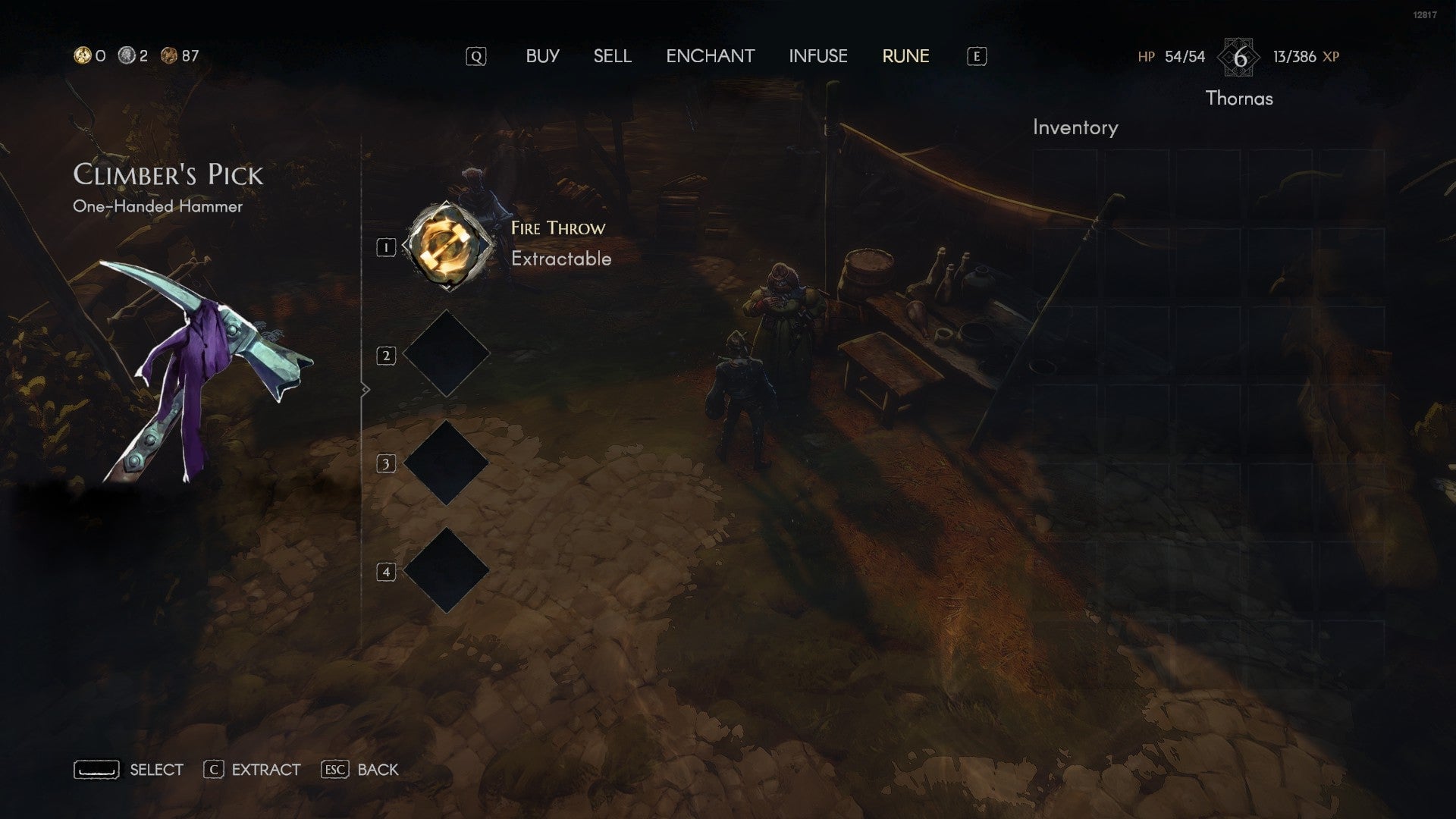Image resolution: width=1456 pixels, height=819 pixels.
Task: Open the ENCHANT menu
Action: tap(711, 55)
